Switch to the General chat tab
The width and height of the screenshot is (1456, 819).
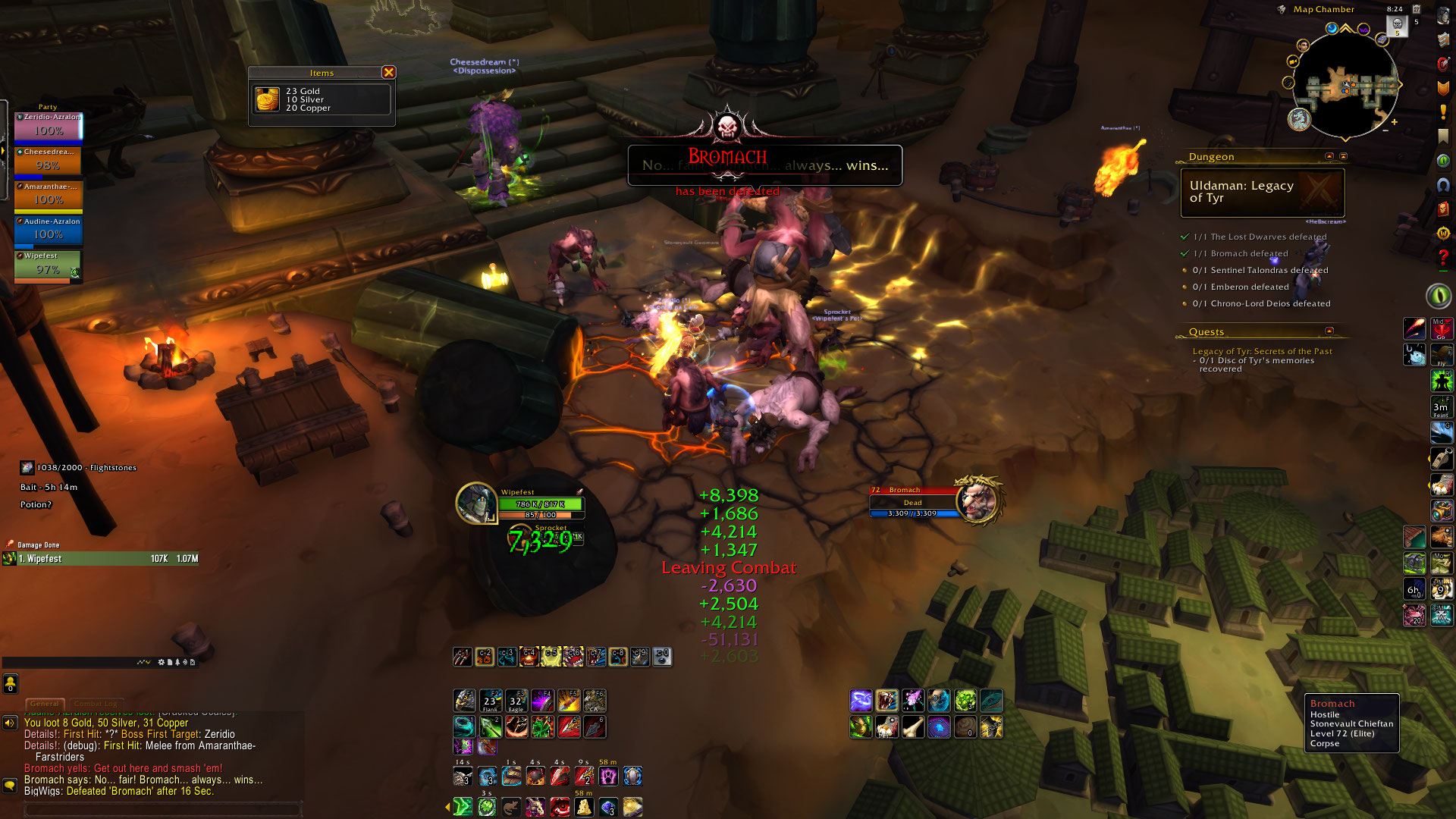click(45, 704)
